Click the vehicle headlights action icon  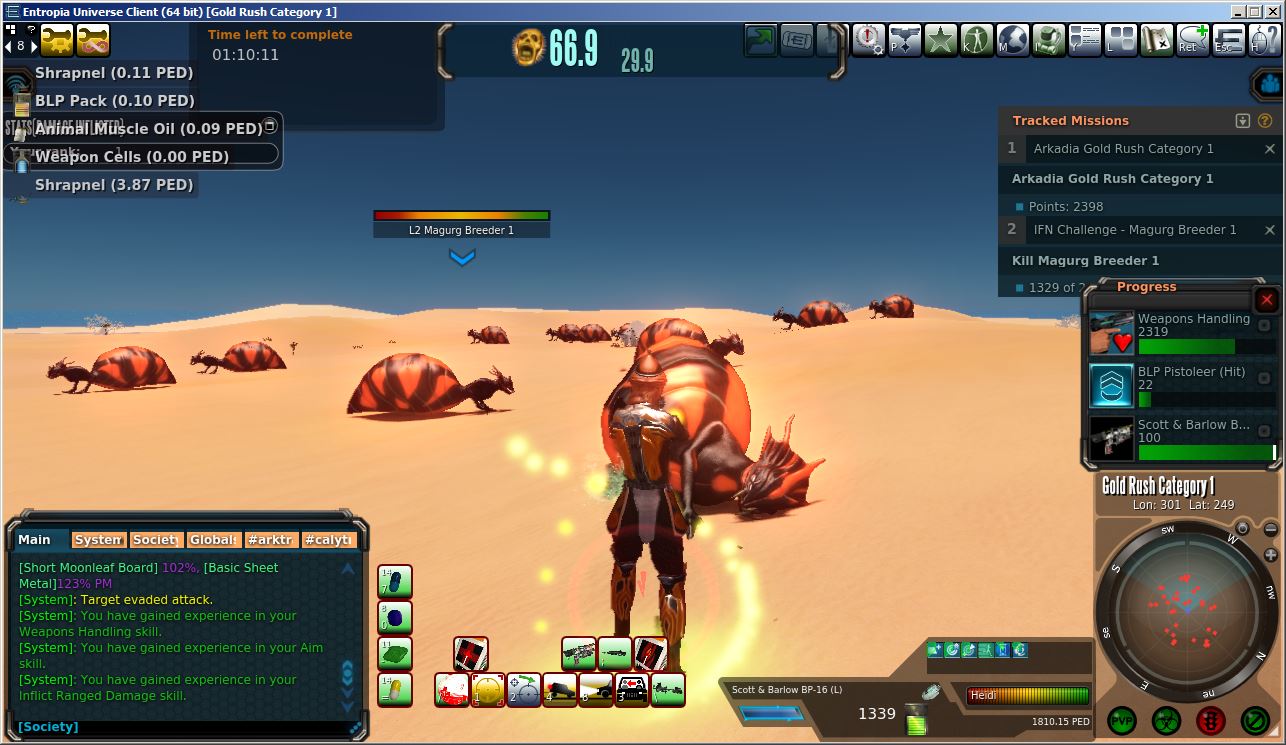coord(596,690)
